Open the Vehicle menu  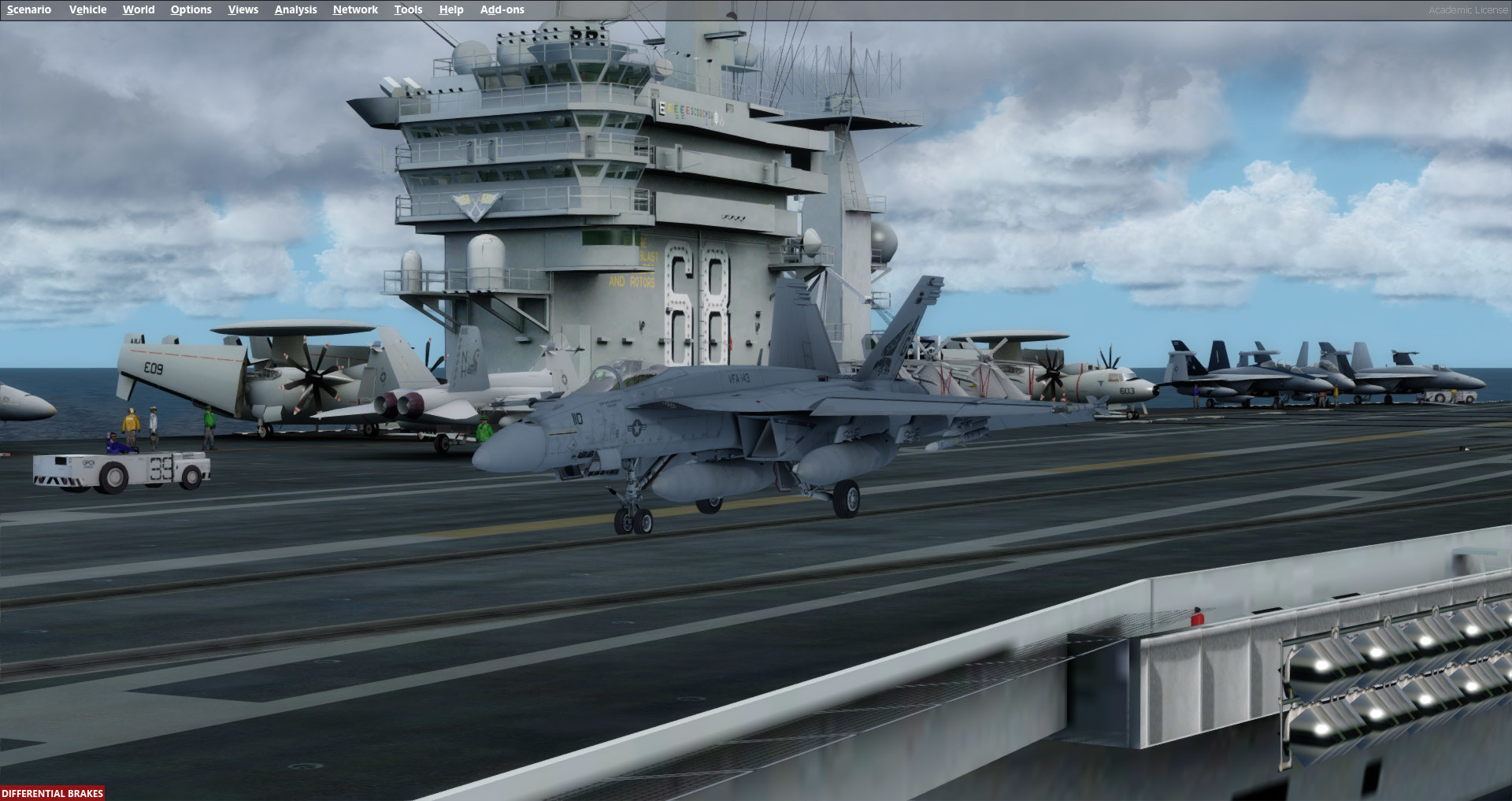[x=87, y=9]
